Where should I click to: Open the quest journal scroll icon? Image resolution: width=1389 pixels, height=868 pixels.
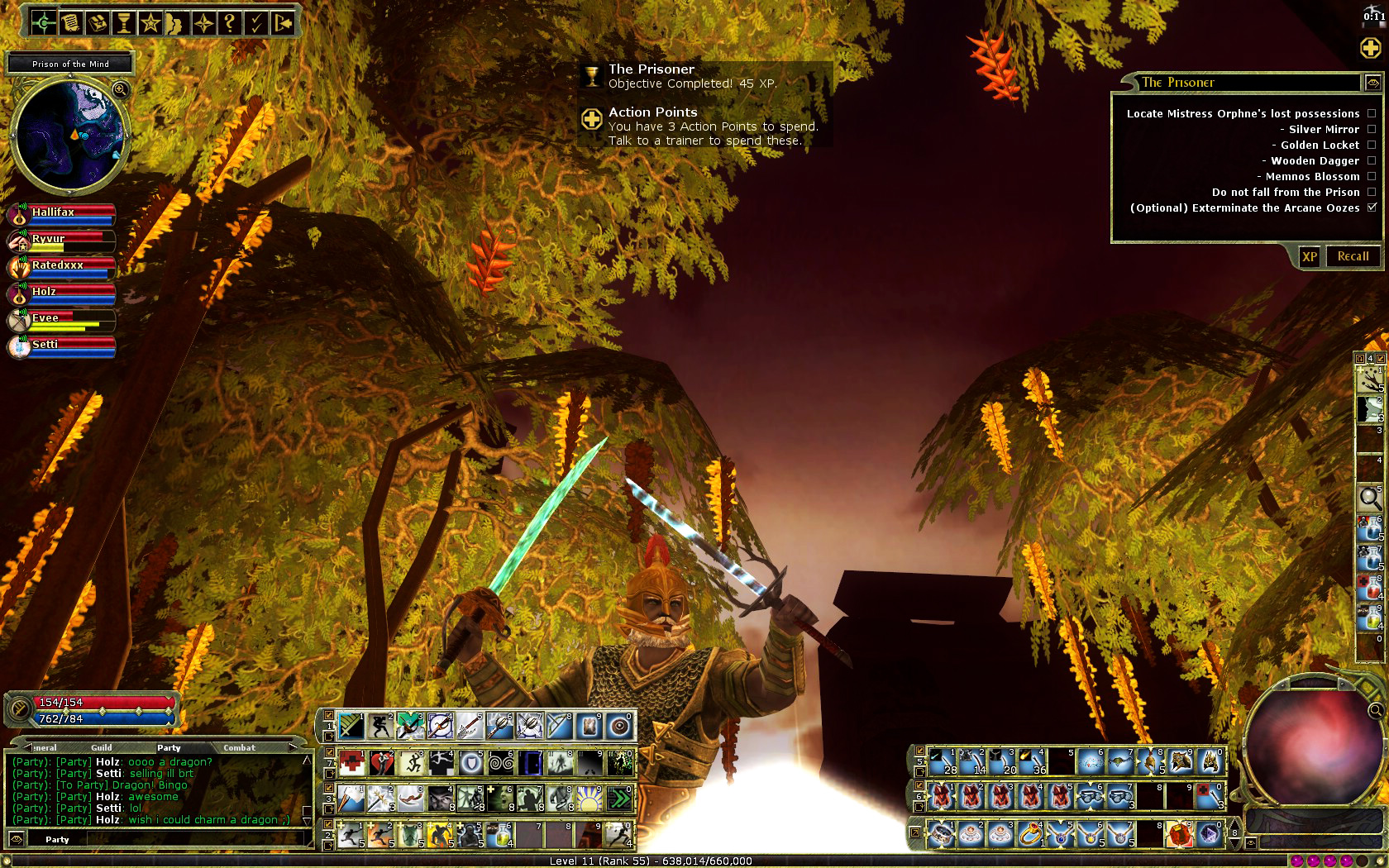(70, 23)
